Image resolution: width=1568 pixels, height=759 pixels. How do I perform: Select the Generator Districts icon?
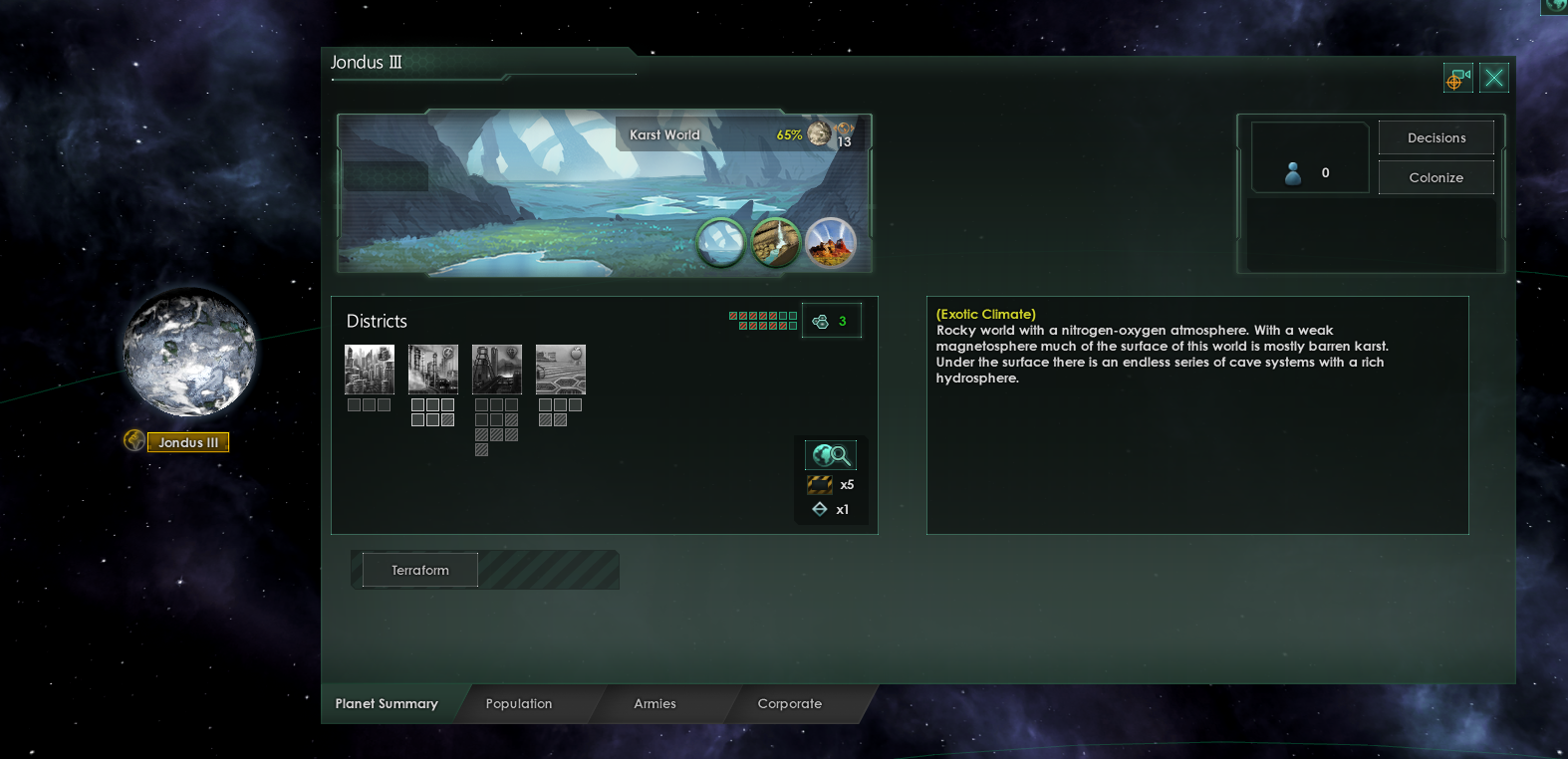tap(433, 369)
